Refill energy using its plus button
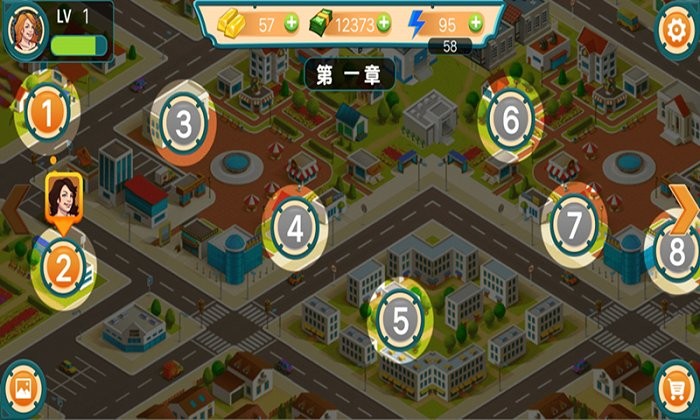The image size is (700, 420). click(474, 23)
